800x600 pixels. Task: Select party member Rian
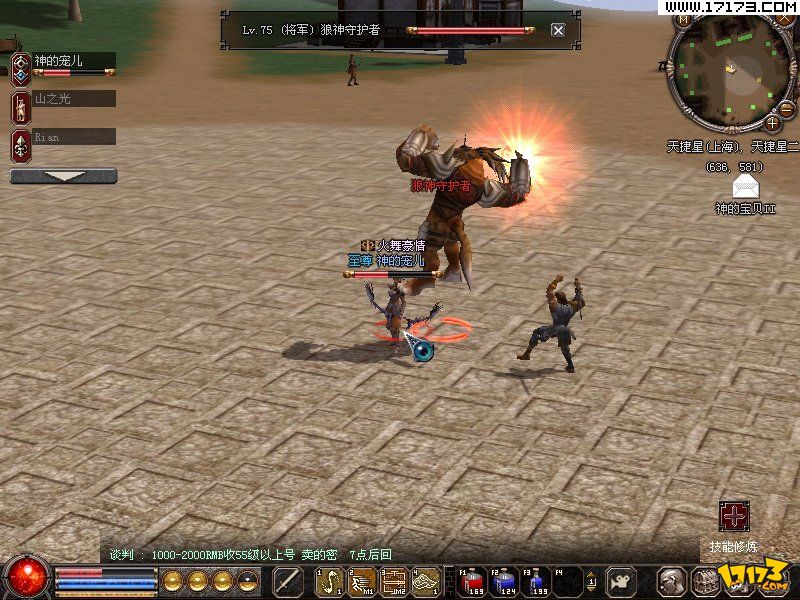pos(73,136)
